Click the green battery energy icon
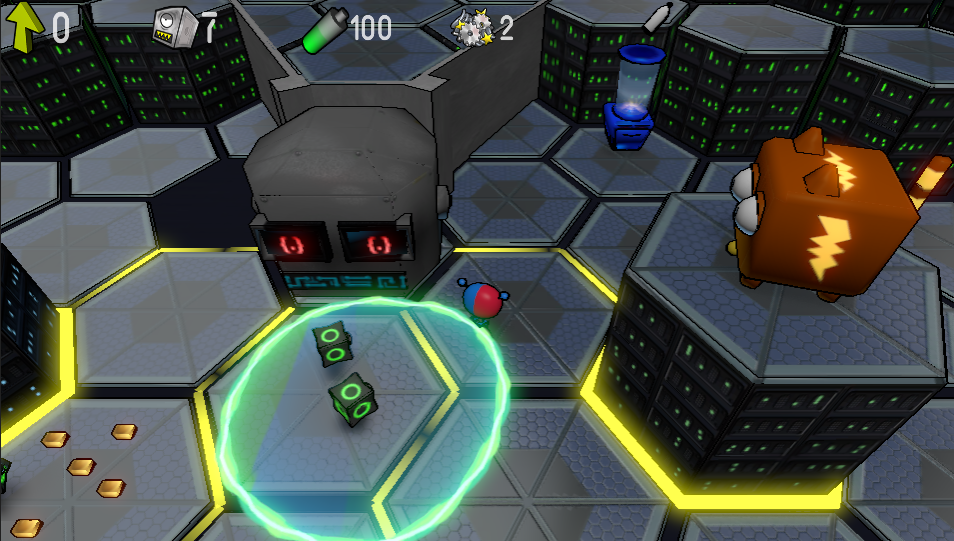 [324, 30]
